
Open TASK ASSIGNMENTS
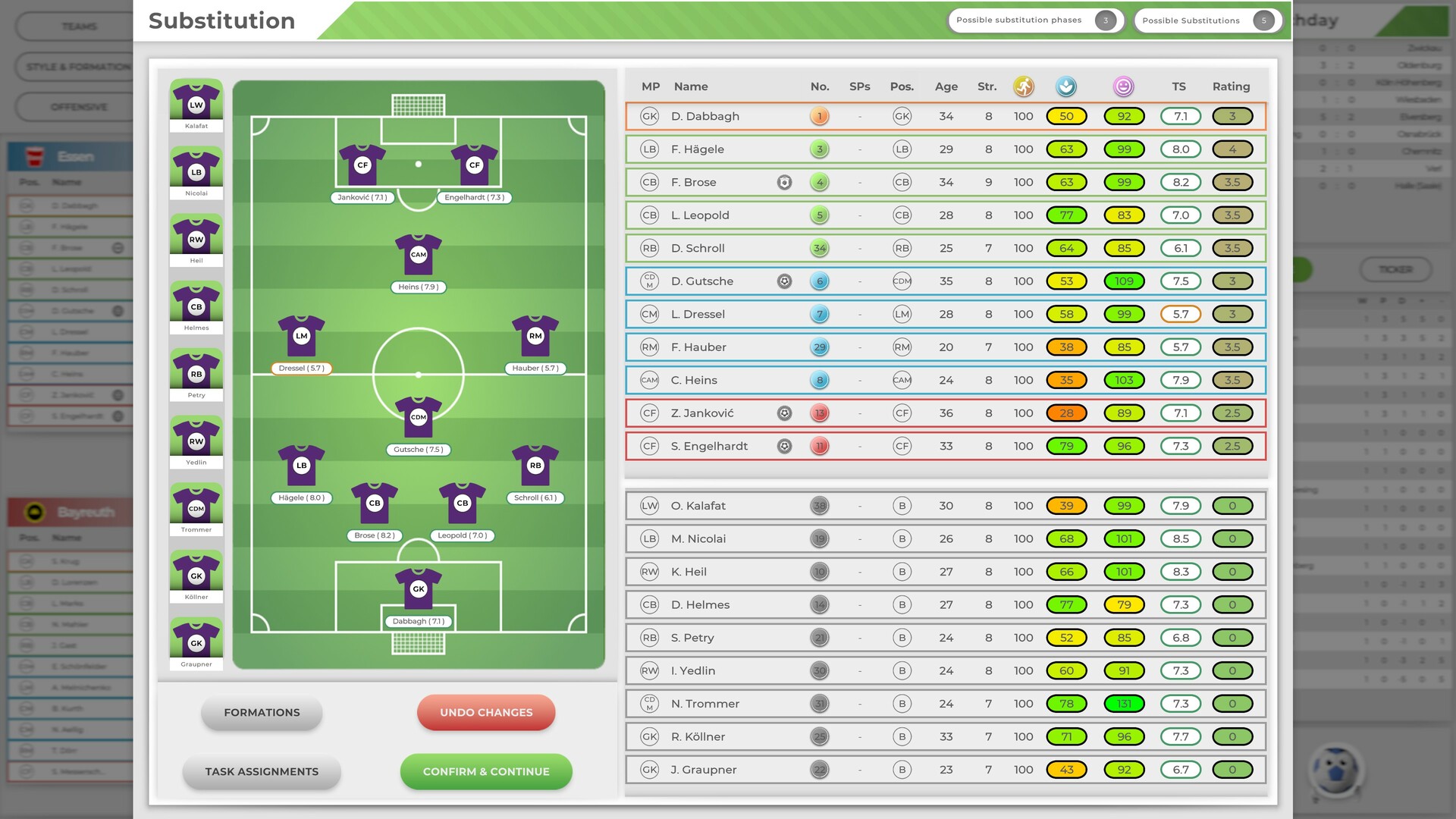pos(261,771)
